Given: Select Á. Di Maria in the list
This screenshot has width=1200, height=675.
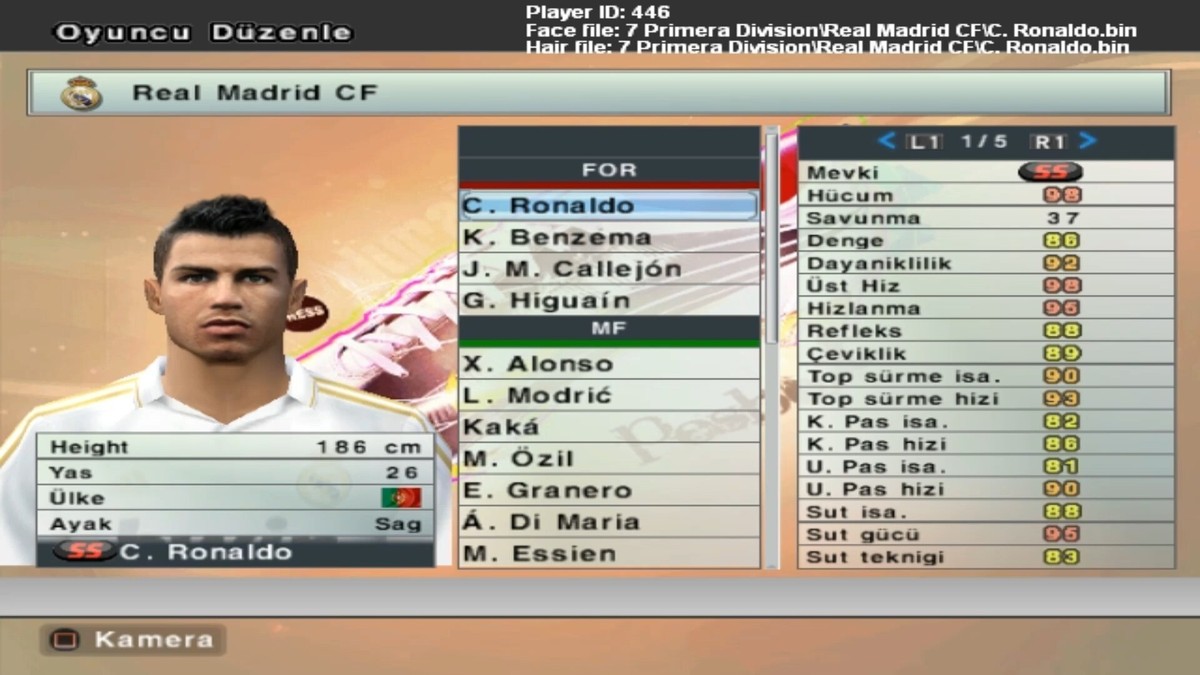Looking at the screenshot, I should point(608,522).
